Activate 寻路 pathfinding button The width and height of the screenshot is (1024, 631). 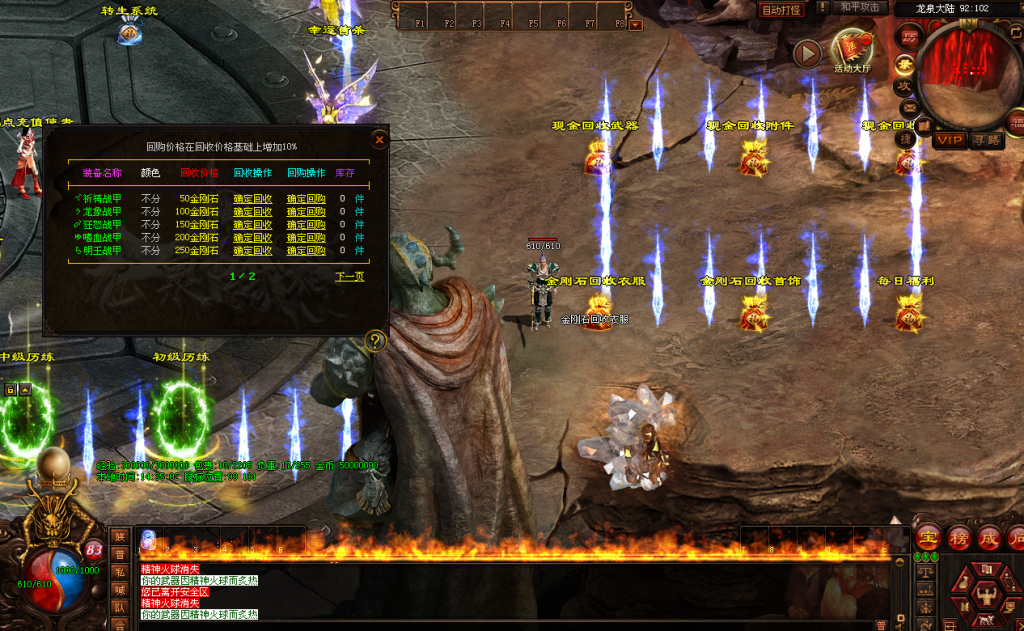[x=986, y=141]
